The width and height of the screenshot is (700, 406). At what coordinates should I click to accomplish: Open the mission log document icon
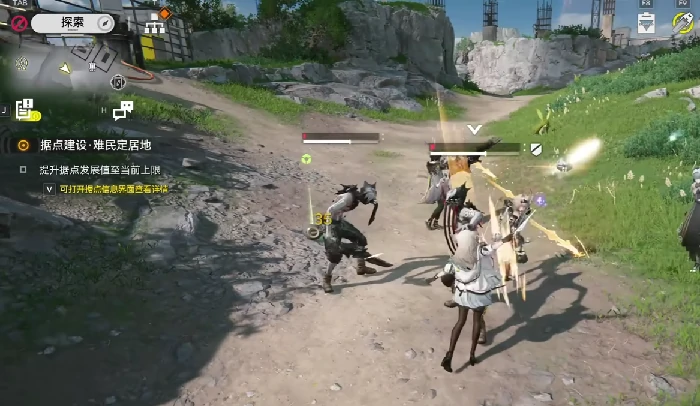tap(27, 108)
